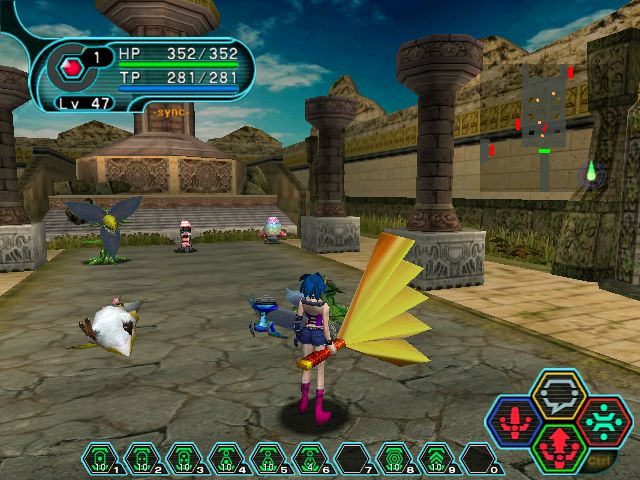
Task: Trigger the hexagon-ring icon in slot 8
Action: tap(394, 459)
